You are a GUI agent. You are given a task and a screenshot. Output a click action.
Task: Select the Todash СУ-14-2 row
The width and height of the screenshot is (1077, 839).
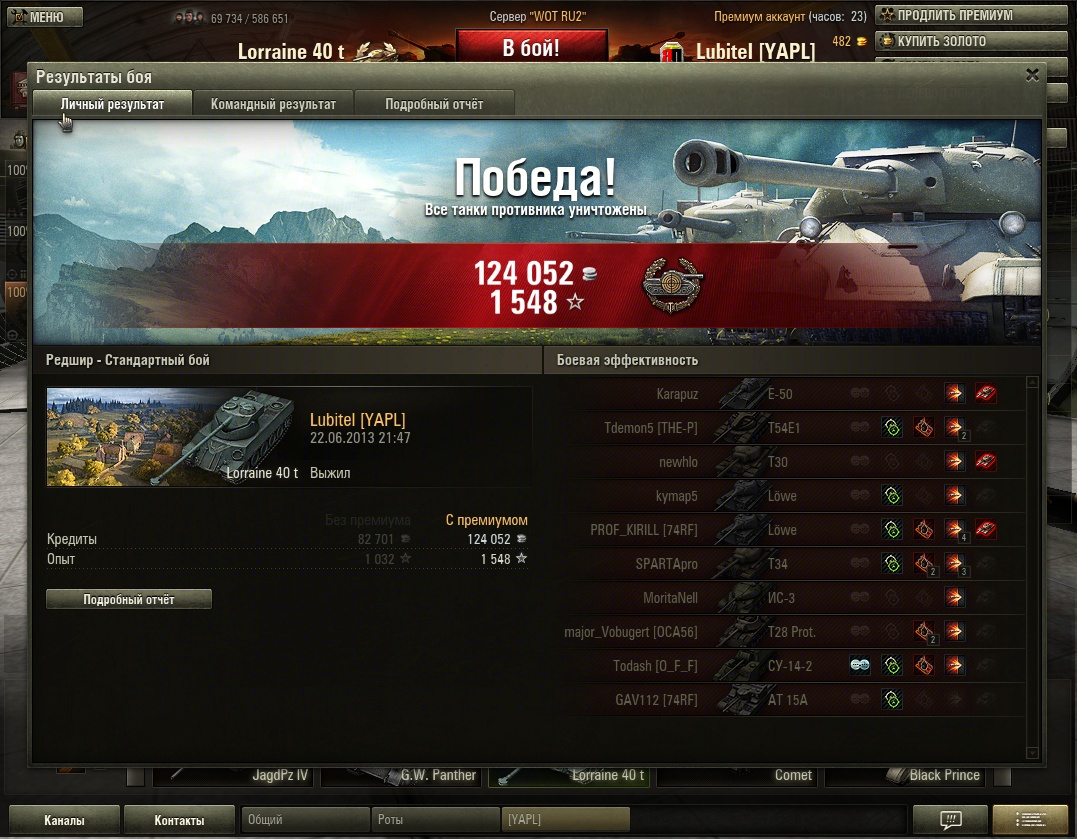click(780, 666)
